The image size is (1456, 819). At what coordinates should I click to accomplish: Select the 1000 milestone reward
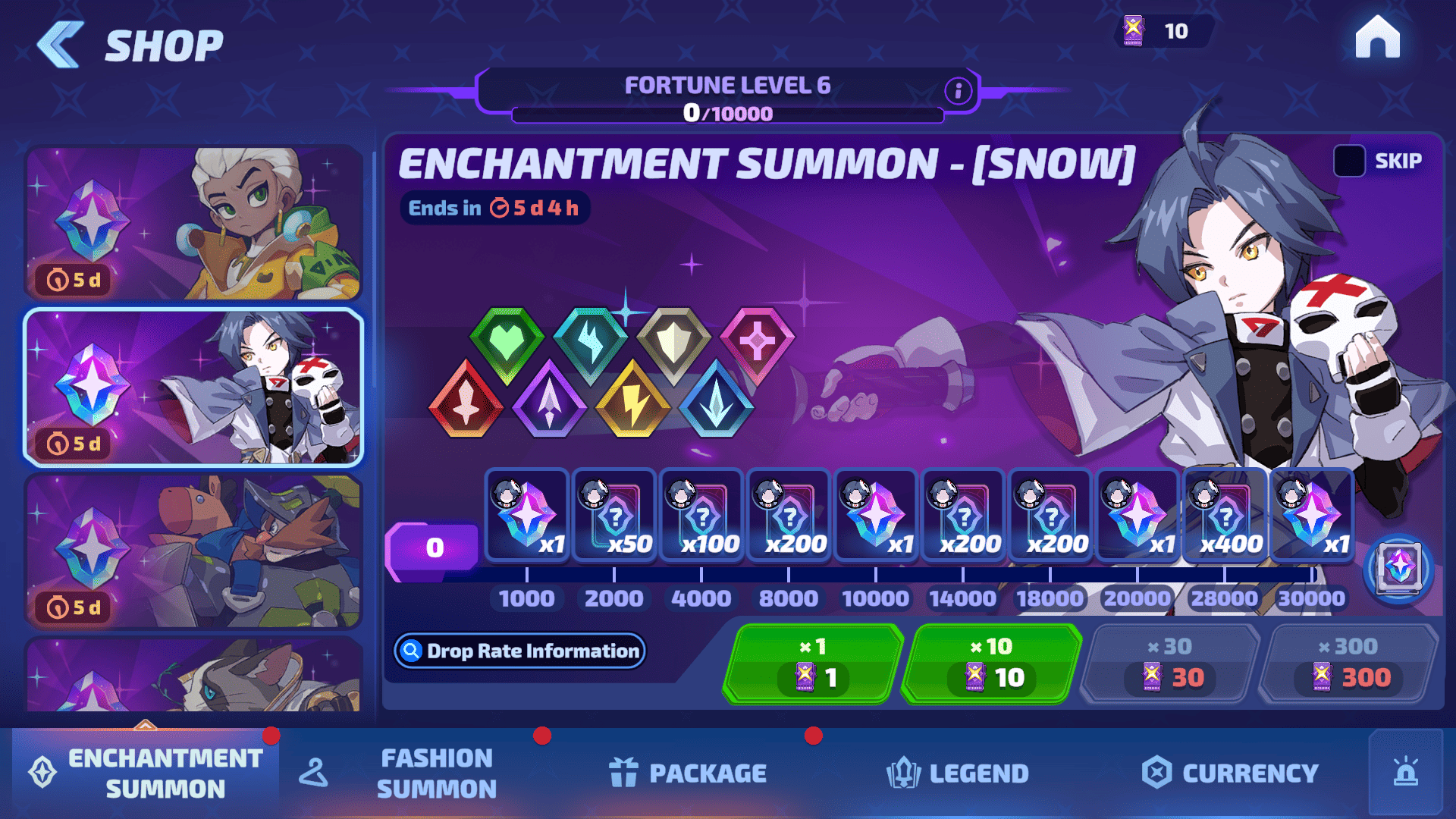click(527, 516)
